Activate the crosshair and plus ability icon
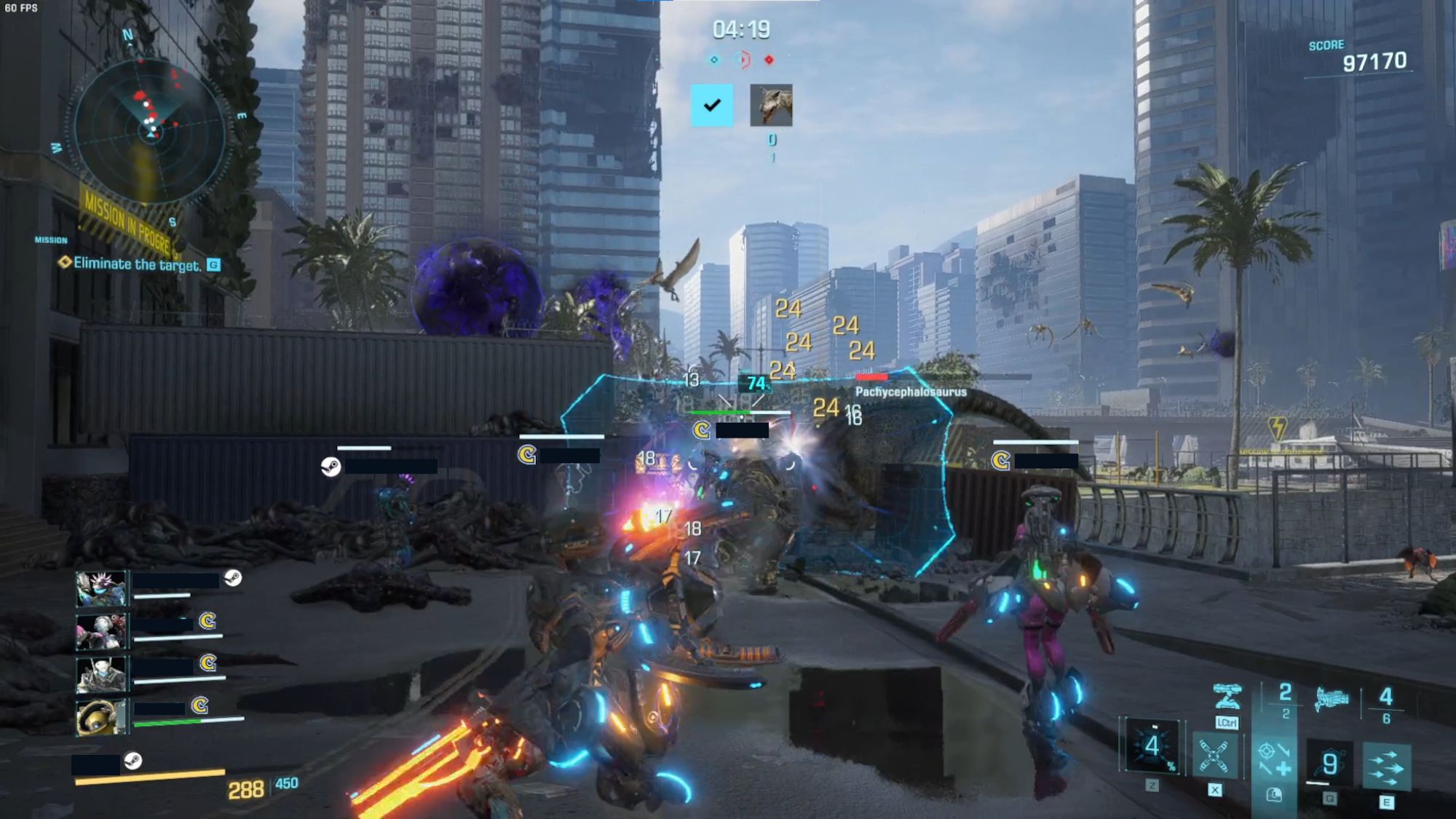 (1273, 758)
